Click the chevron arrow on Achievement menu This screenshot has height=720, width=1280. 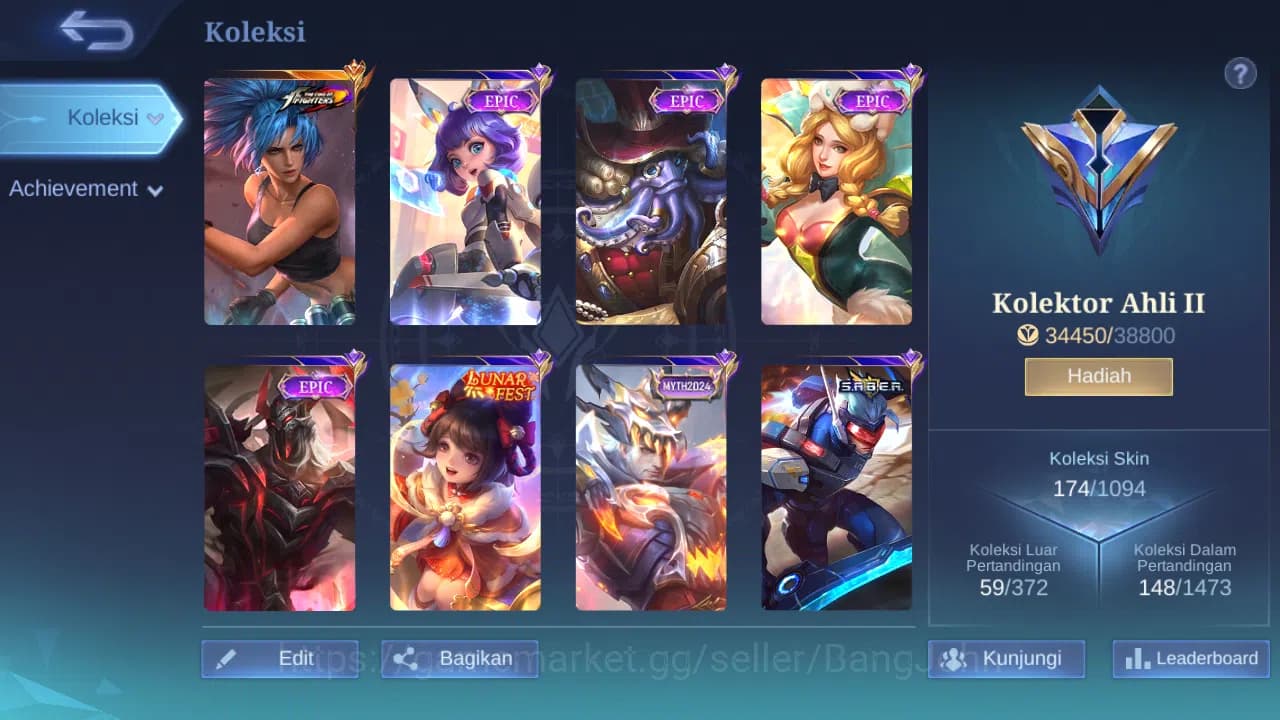(154, 190)
